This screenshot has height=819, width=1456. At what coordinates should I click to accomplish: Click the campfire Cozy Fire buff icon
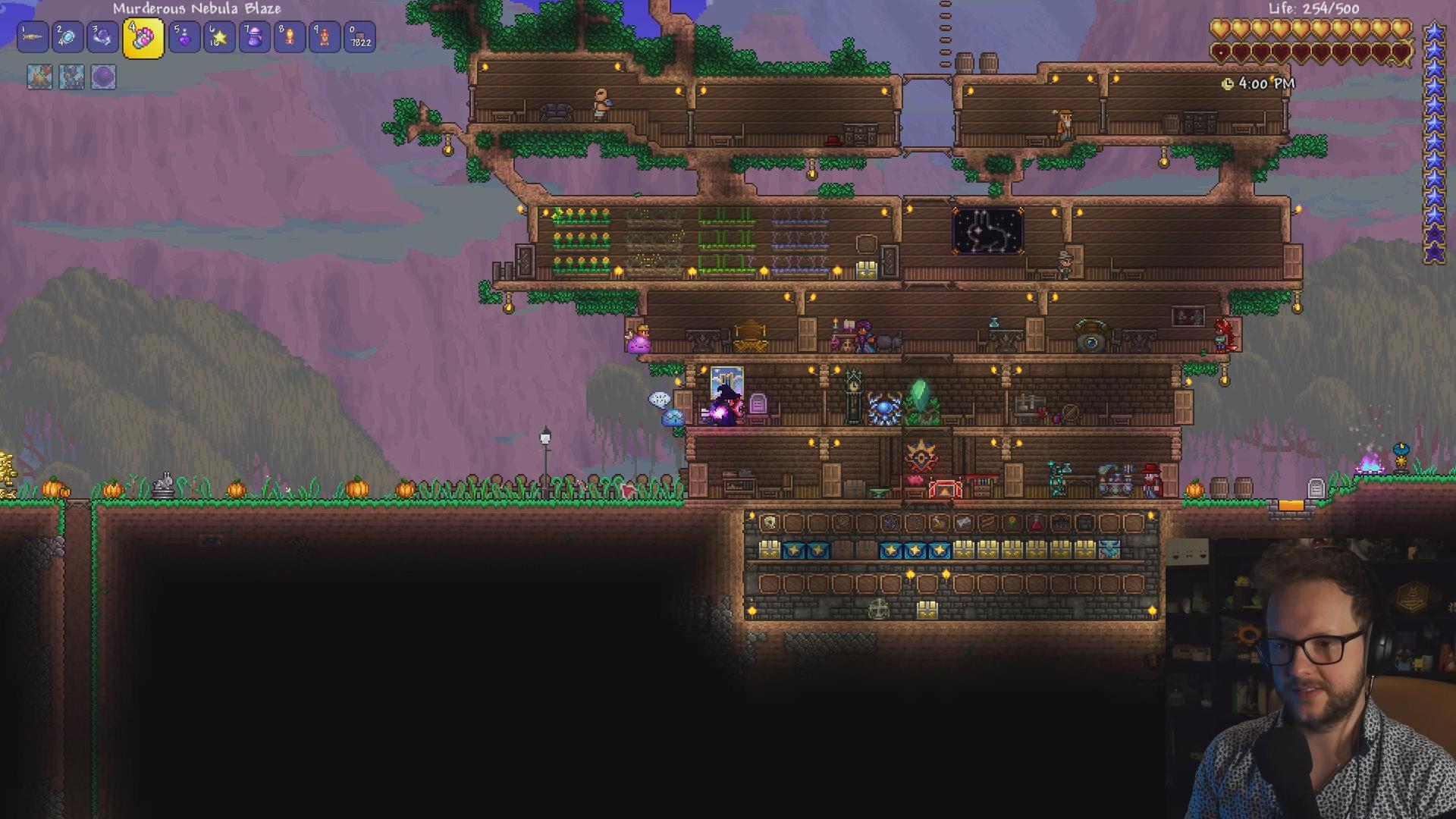click(x=39, y=77)
